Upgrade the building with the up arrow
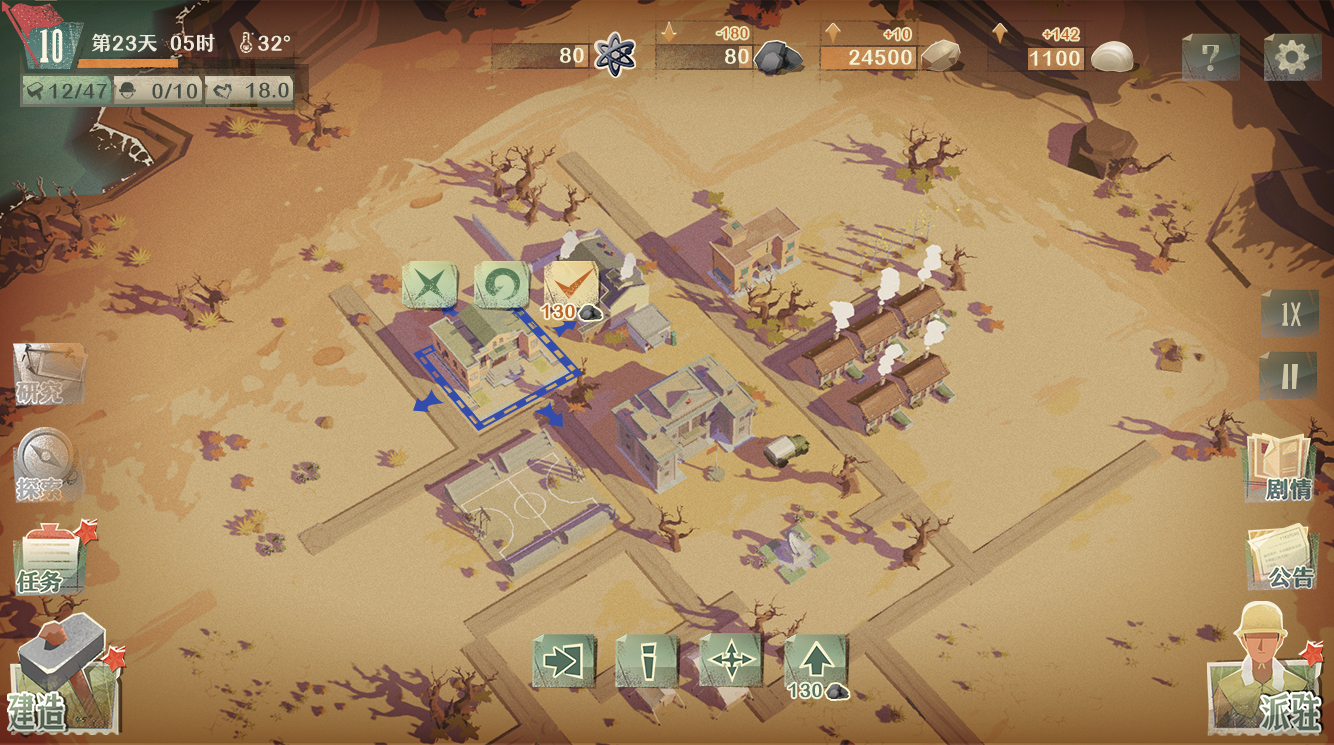 point(816,662)
